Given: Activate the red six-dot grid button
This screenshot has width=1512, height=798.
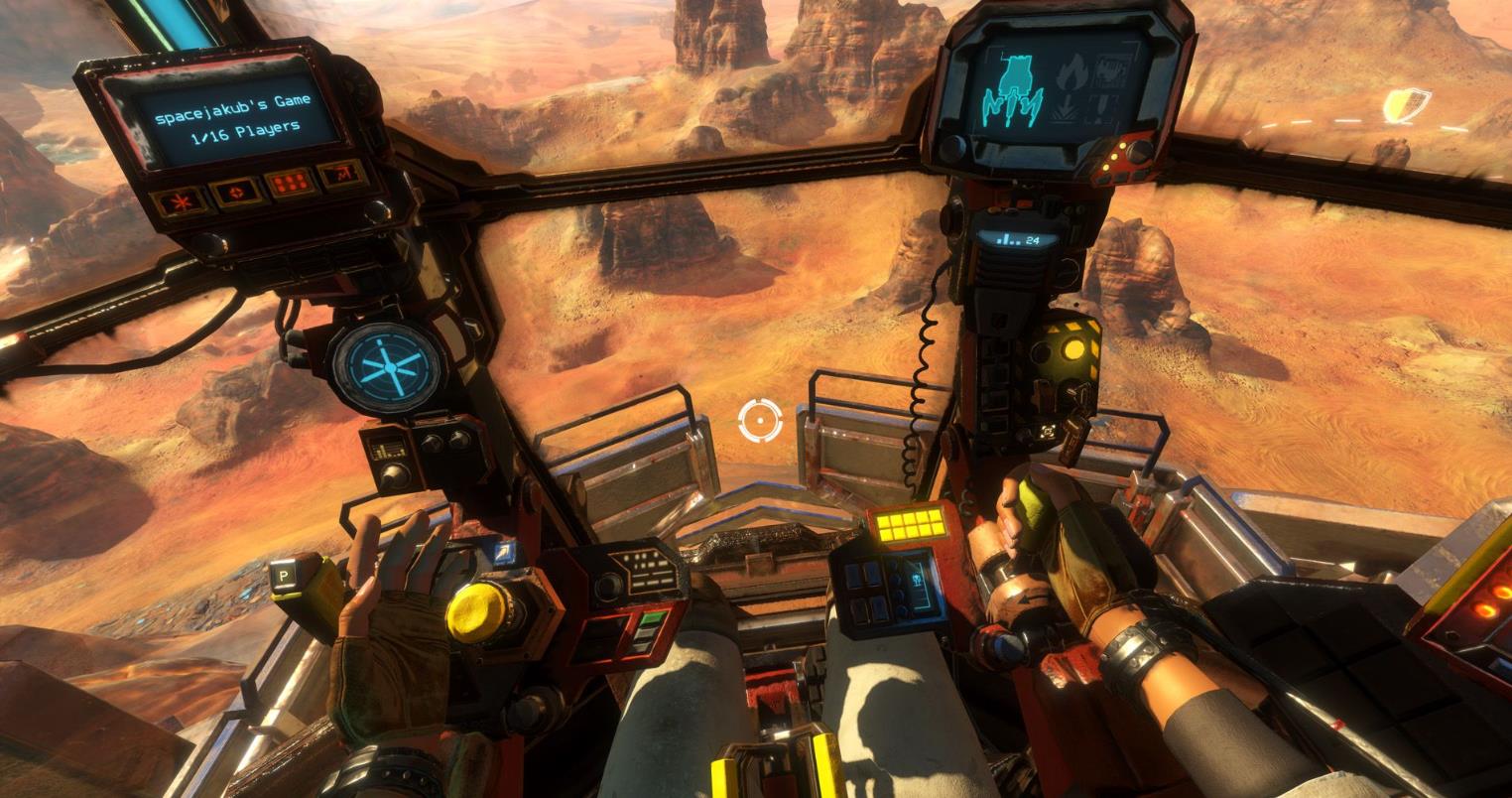Looking at the screenshot, I should click(290, 184).
